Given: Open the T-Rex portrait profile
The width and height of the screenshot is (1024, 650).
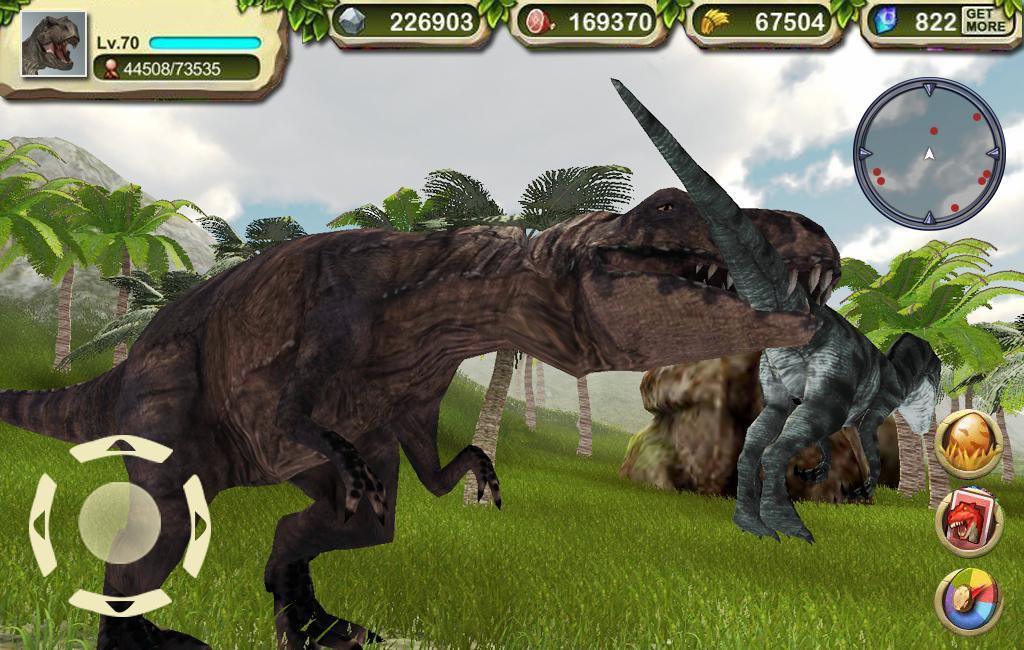Looking at the screenshot, I should 53,44.
